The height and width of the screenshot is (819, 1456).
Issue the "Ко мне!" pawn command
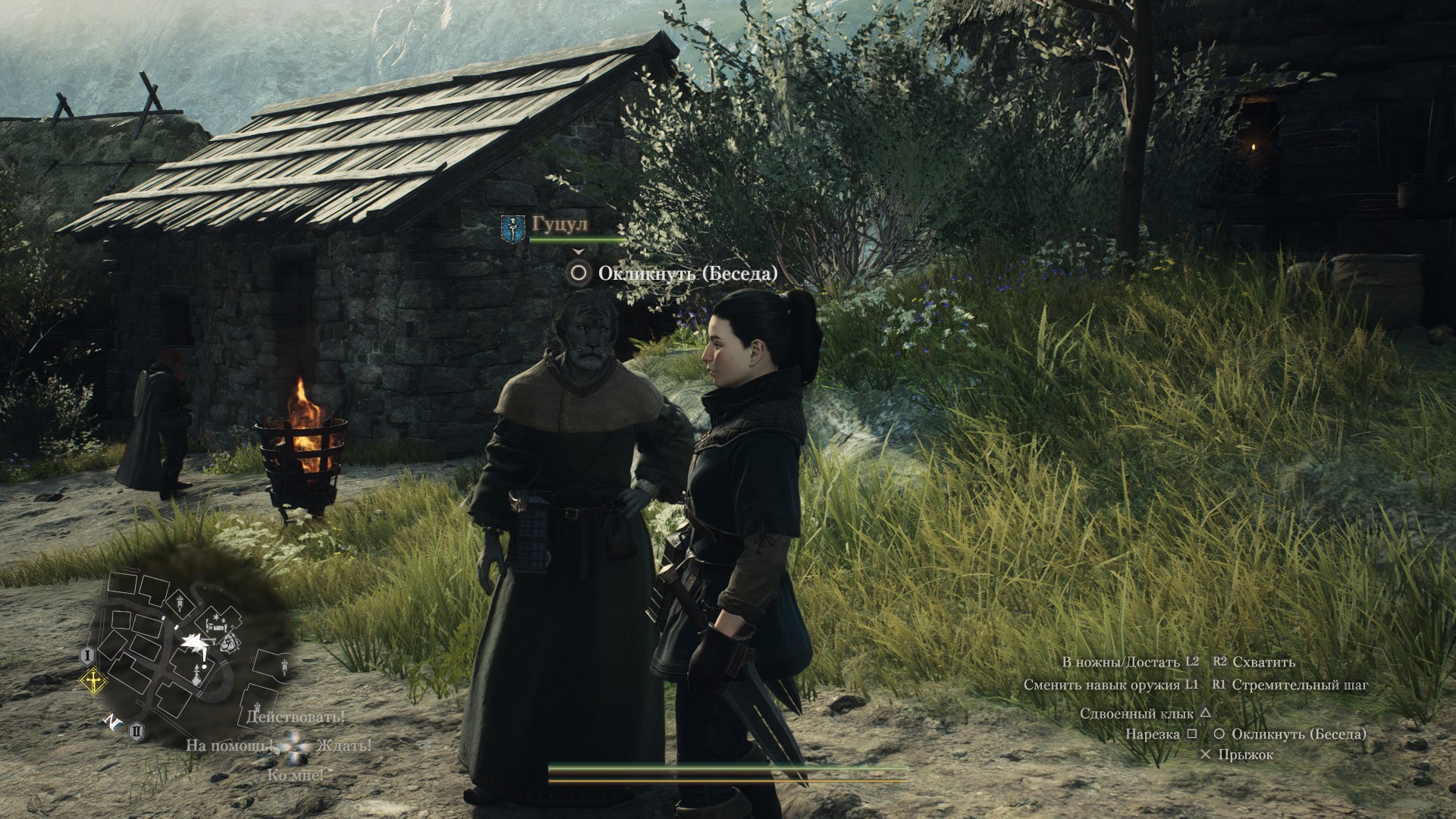296,775
